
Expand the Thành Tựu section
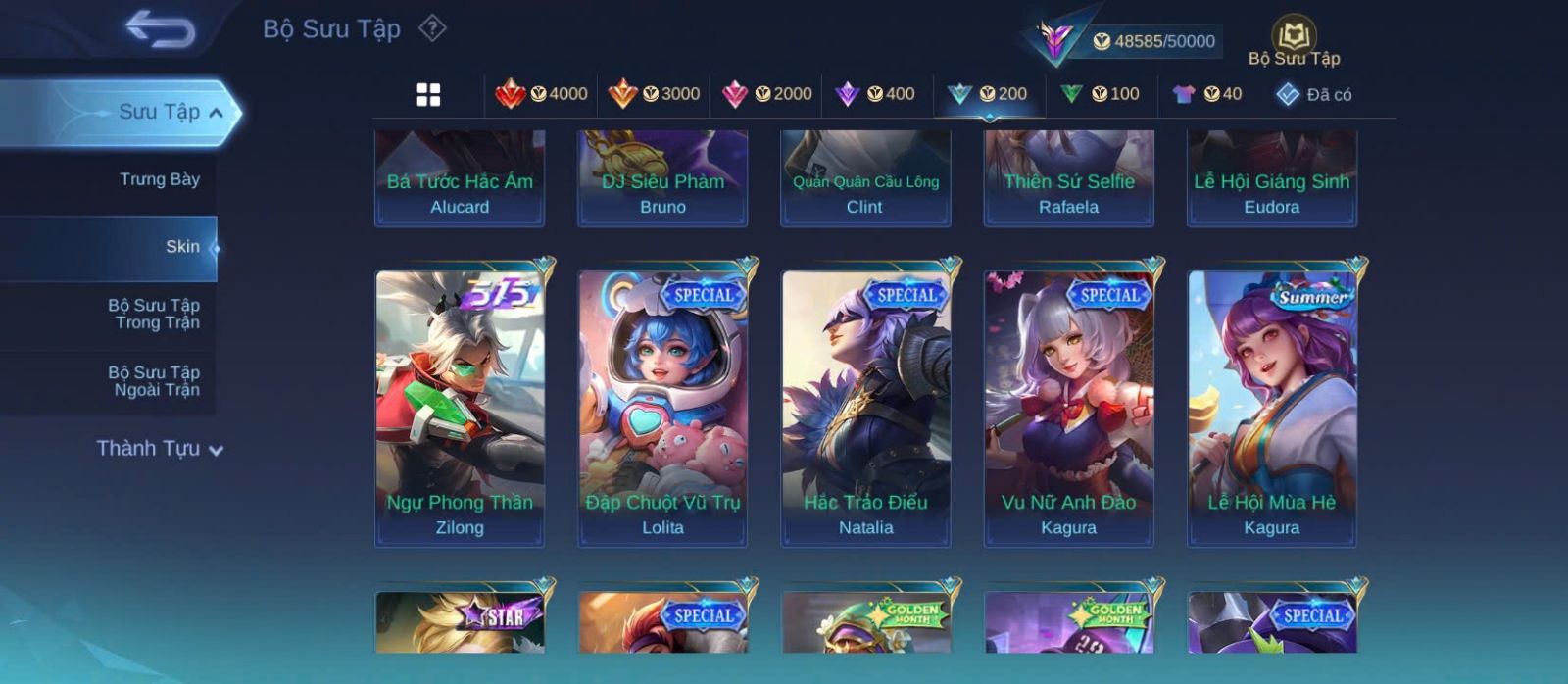pos(160,449)
